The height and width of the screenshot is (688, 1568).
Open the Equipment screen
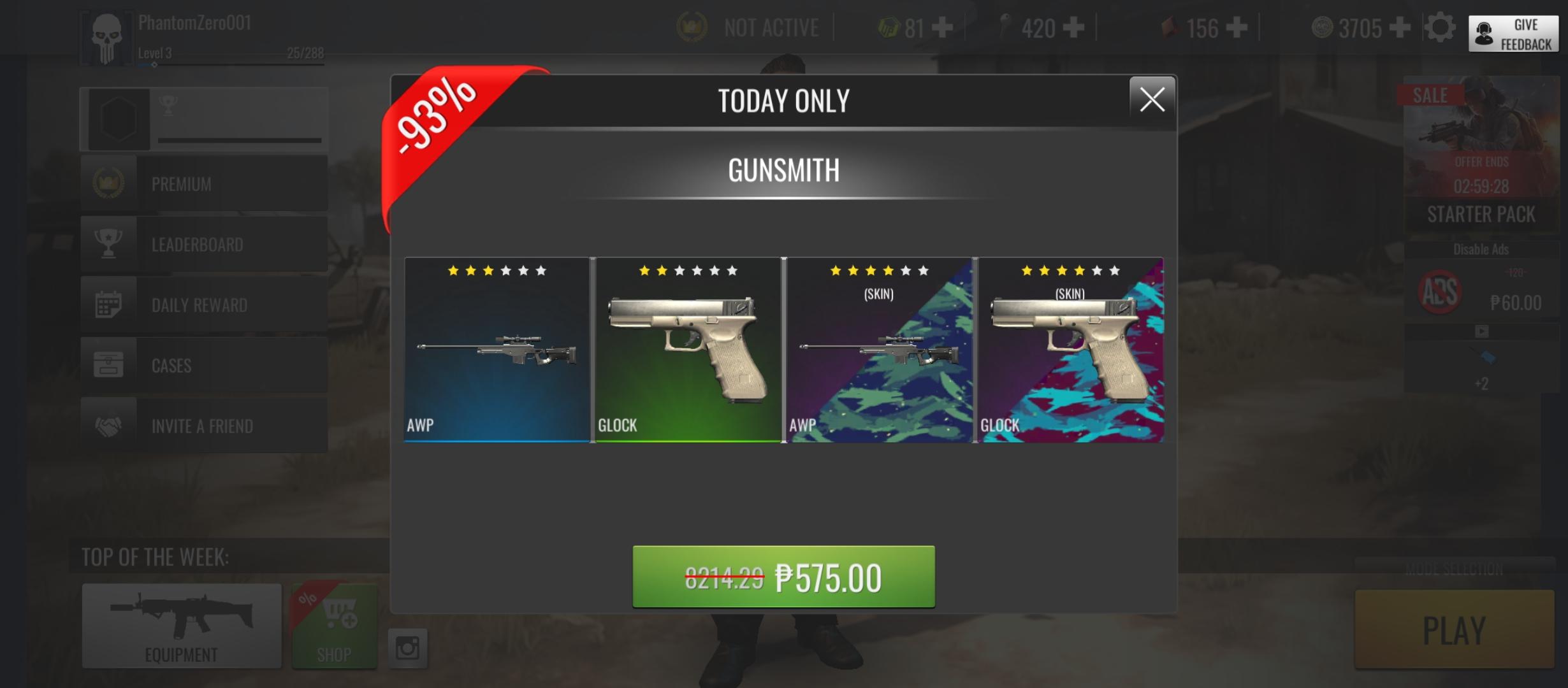coord(182,626)
